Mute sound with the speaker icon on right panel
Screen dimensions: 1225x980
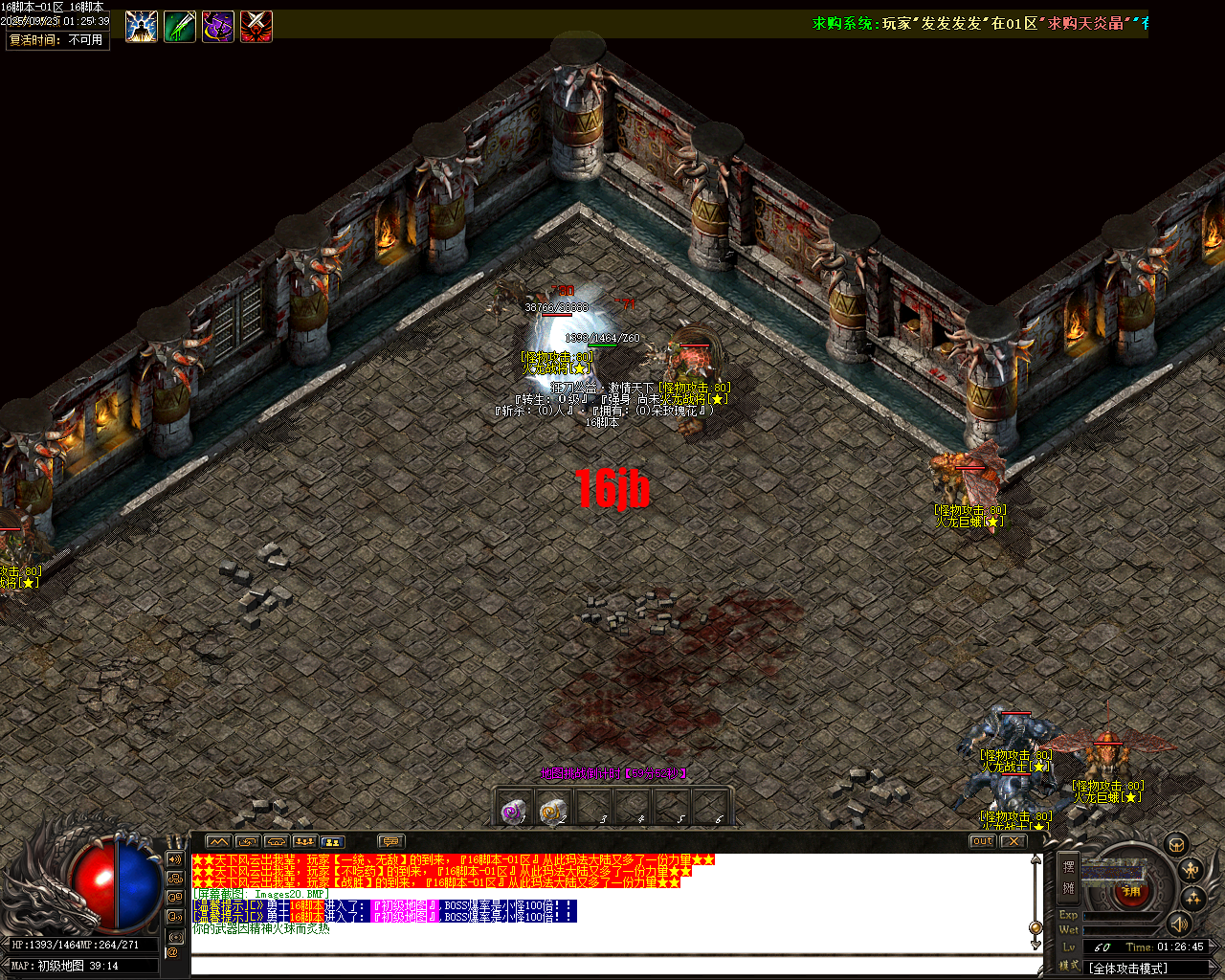1178,925
